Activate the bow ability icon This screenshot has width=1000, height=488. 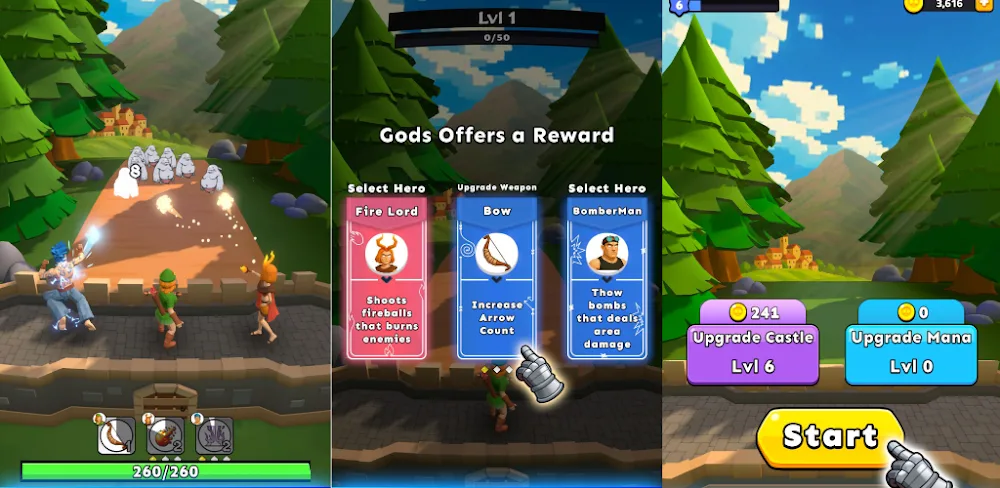click(x=115, y=434)
